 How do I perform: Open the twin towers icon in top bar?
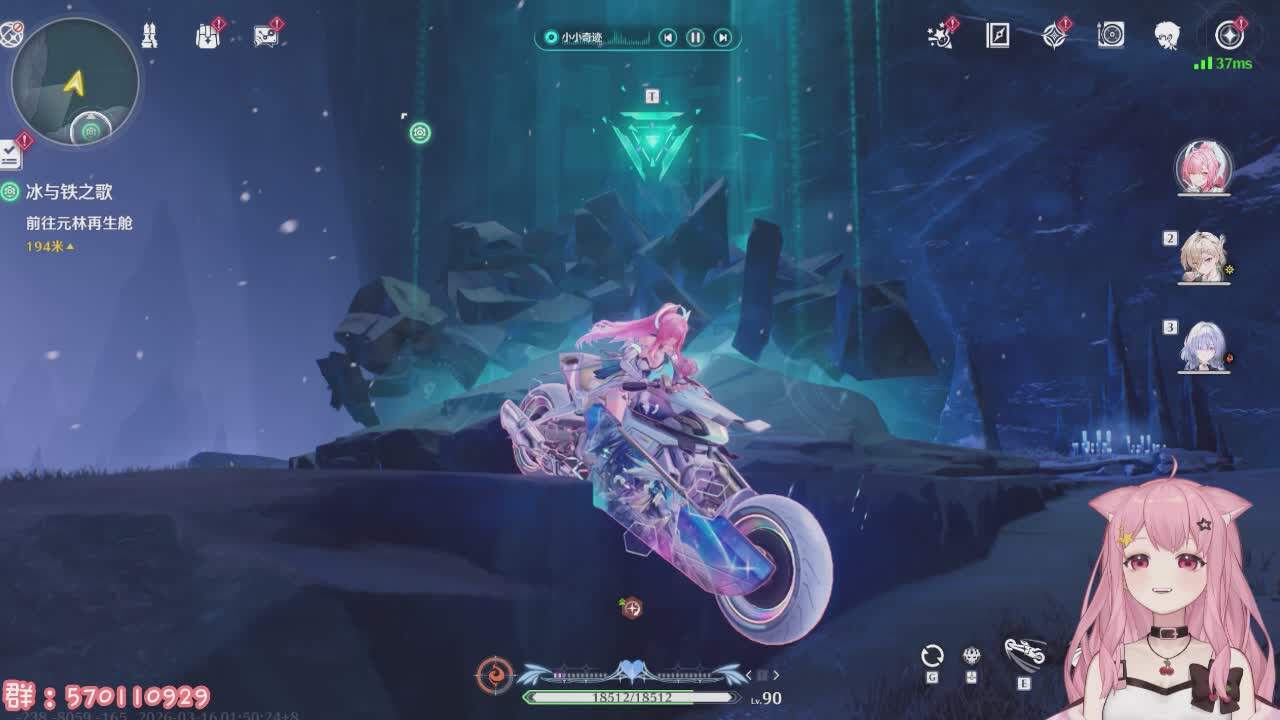coord(149,36)
